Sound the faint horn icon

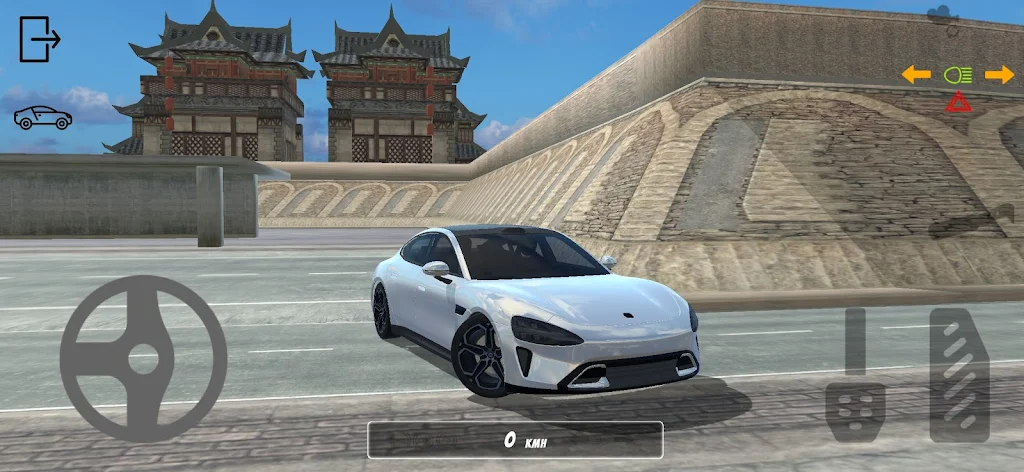point(970,222)
